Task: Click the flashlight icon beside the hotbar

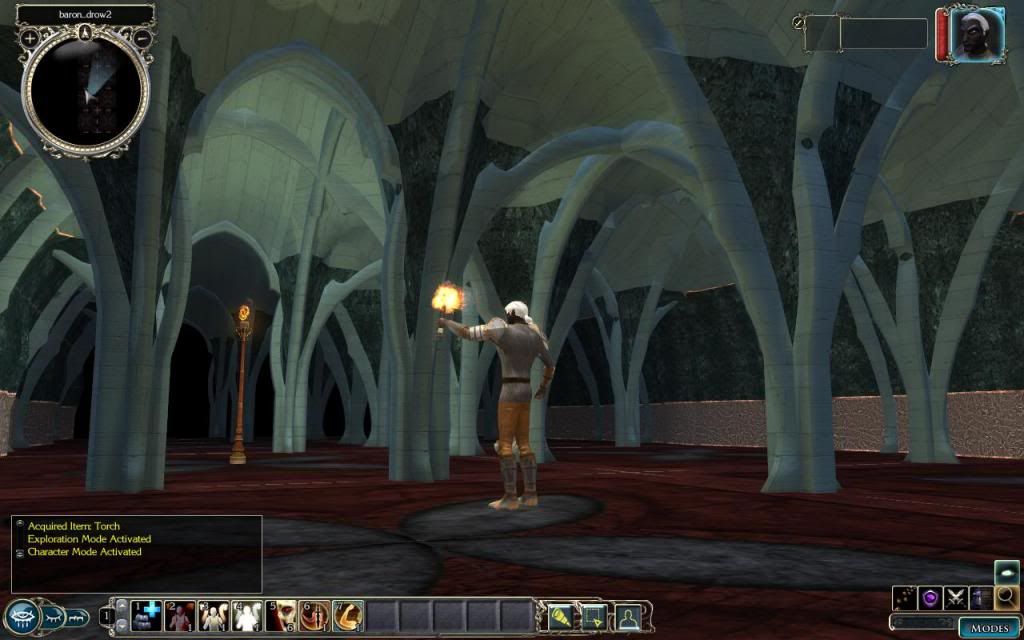Action: tap(560, 617)
